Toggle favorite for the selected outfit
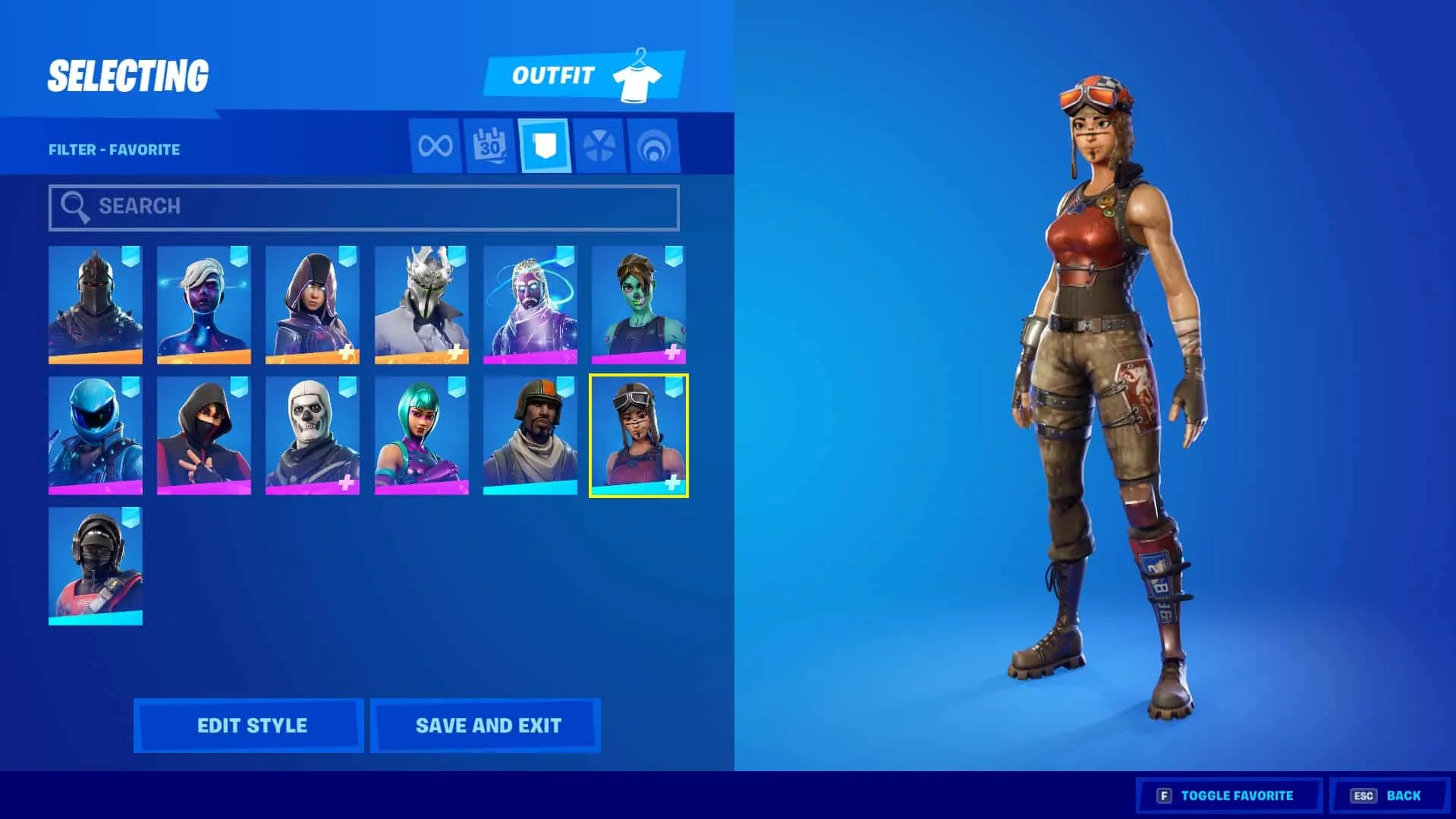Screen dimensions: 1456x819 click(1229, 795)
